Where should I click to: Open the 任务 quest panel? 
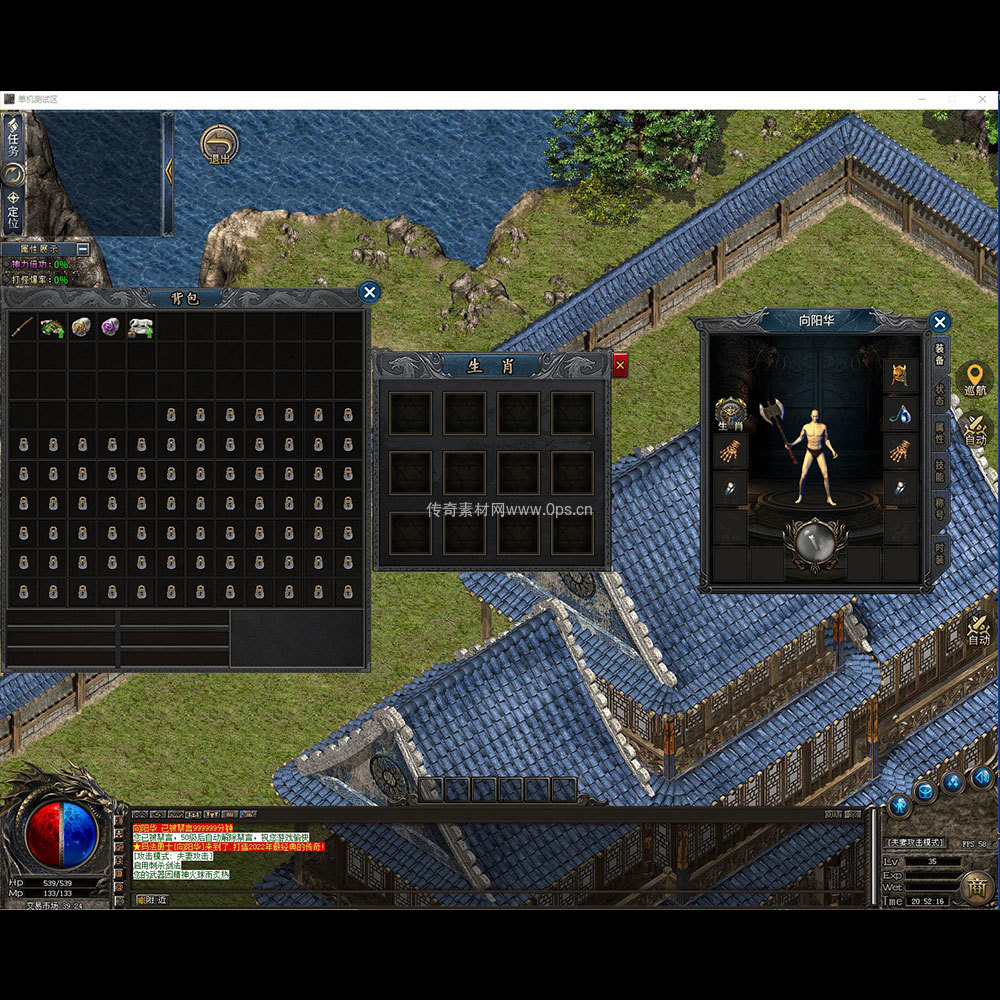pos(14,136)
